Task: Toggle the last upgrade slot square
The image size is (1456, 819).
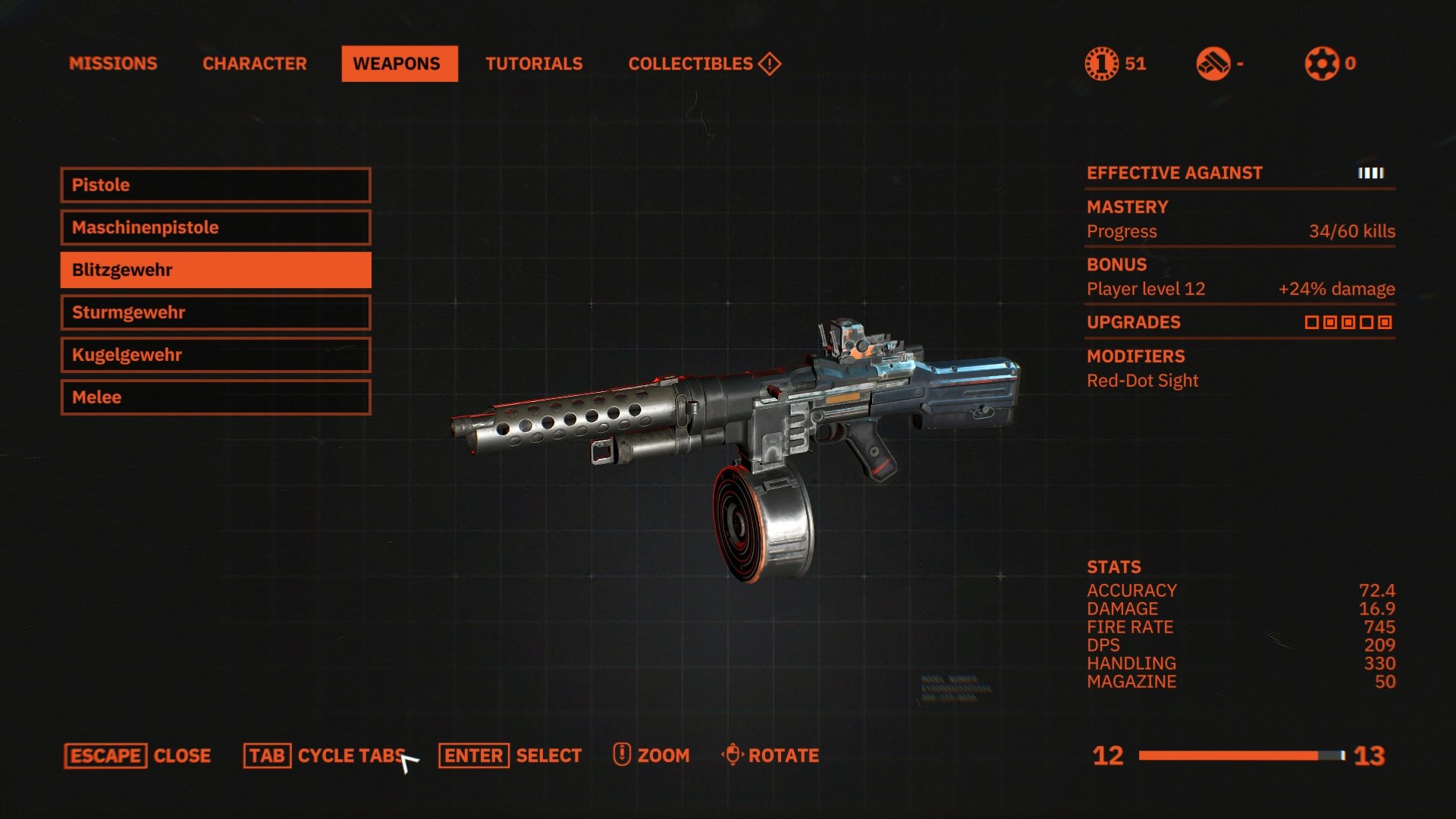Action: (x=1385, y=322)
